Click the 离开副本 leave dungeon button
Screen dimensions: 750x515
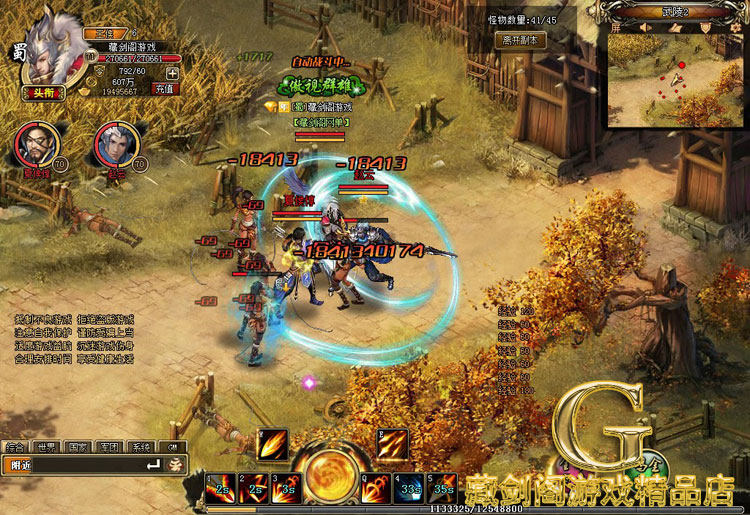[520, 41]
